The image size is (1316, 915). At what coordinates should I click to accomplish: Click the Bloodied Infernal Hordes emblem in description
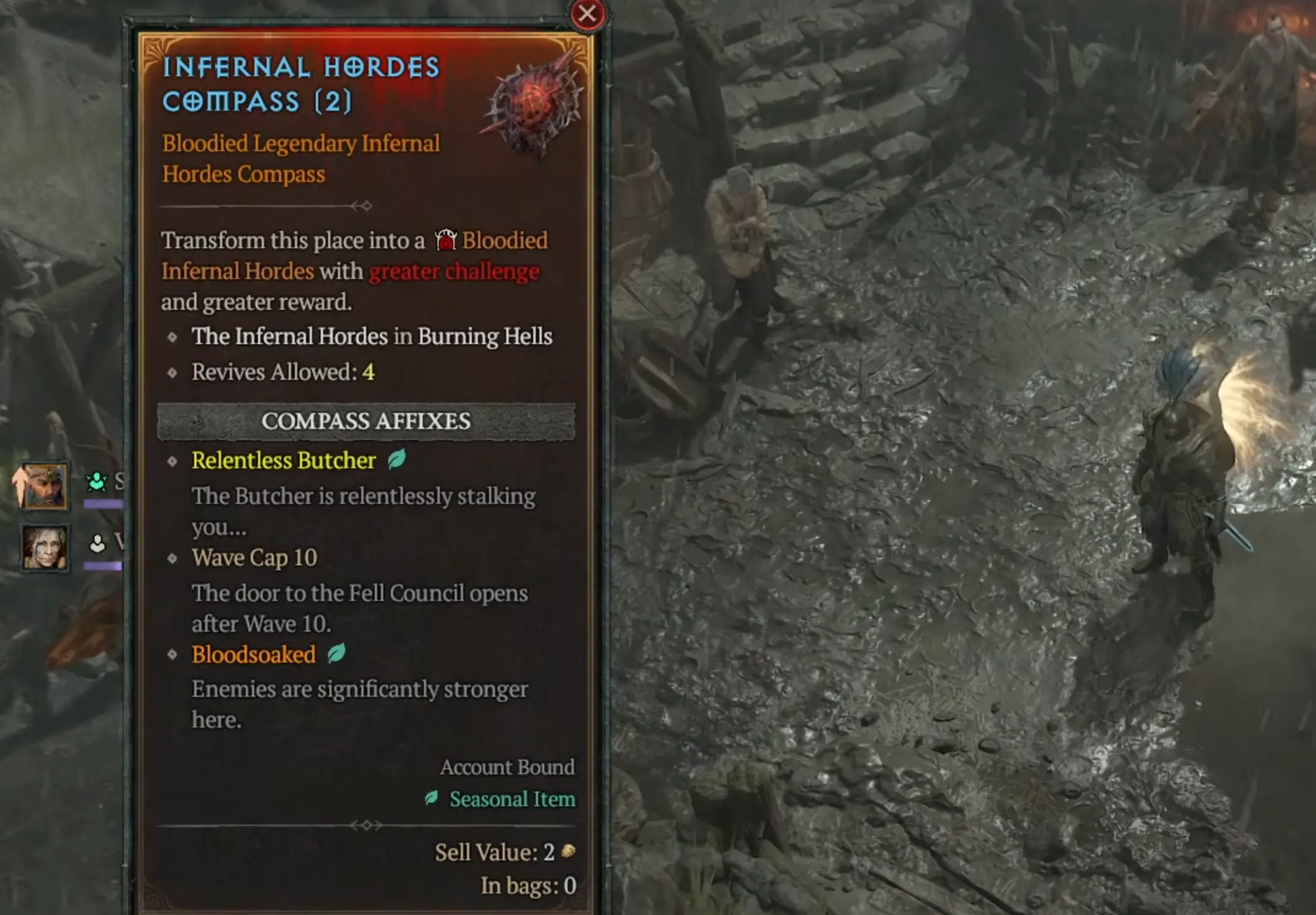[x=445, y=240]
